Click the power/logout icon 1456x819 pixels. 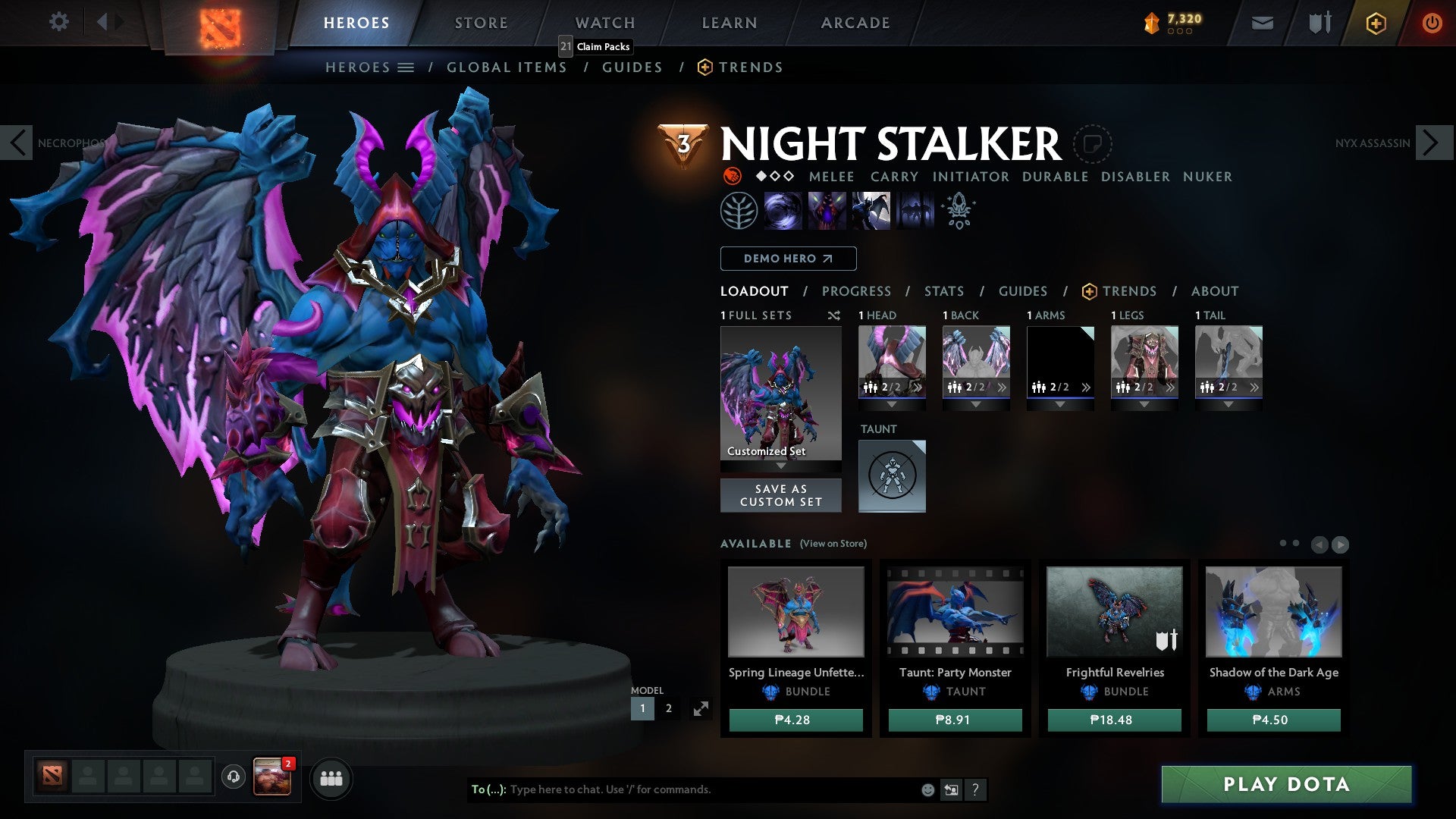(1432, 23)
